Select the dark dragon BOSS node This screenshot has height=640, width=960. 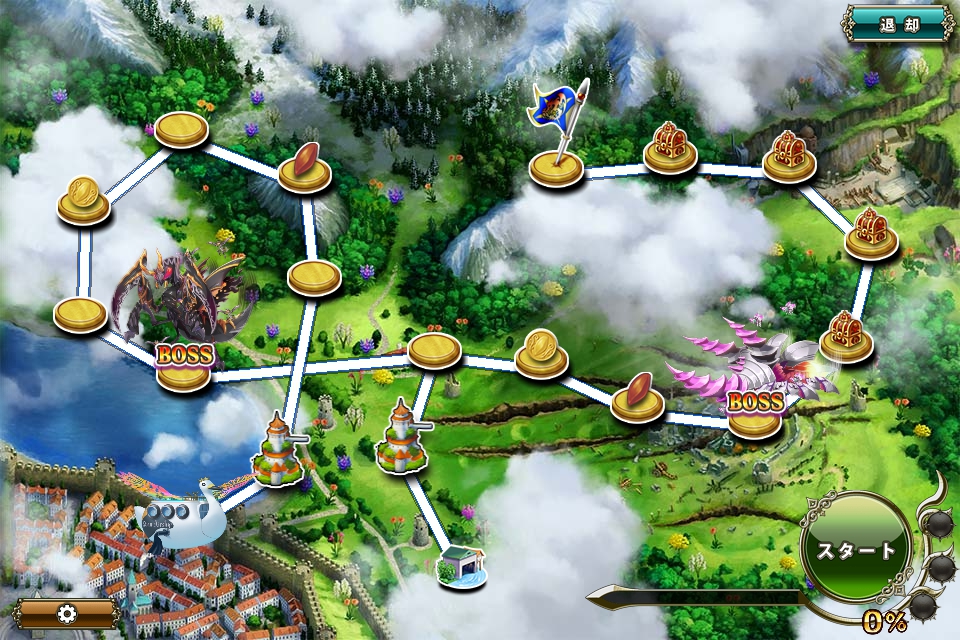click(x=184, y=366)
